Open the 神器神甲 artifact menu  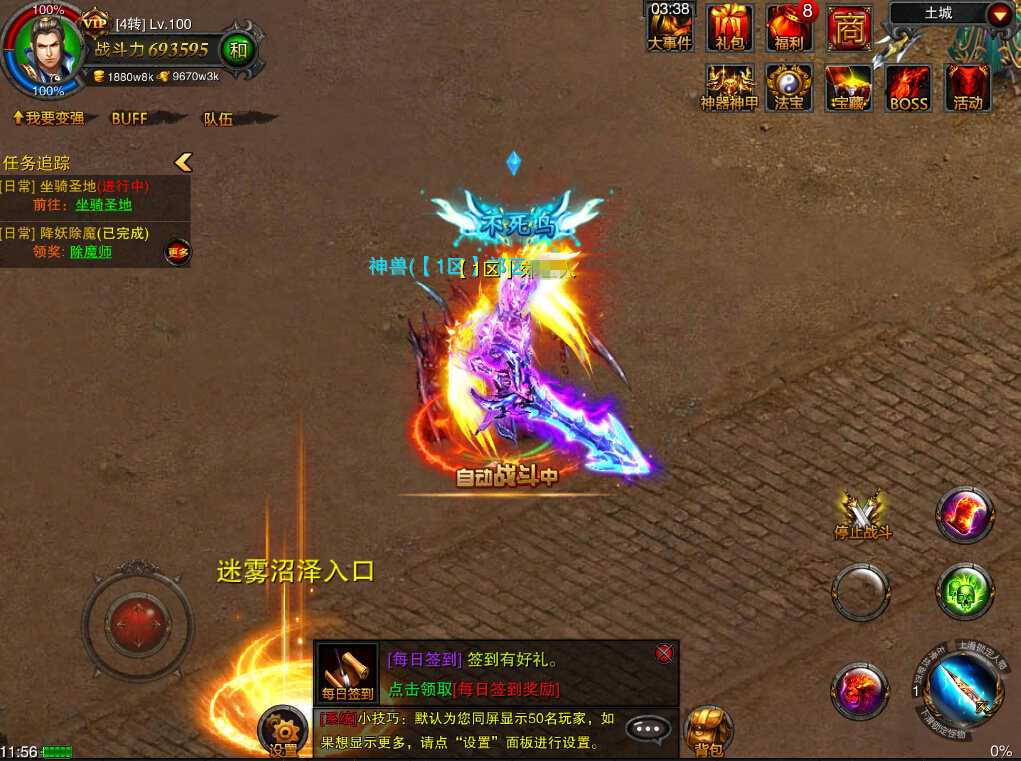point(729,87)
